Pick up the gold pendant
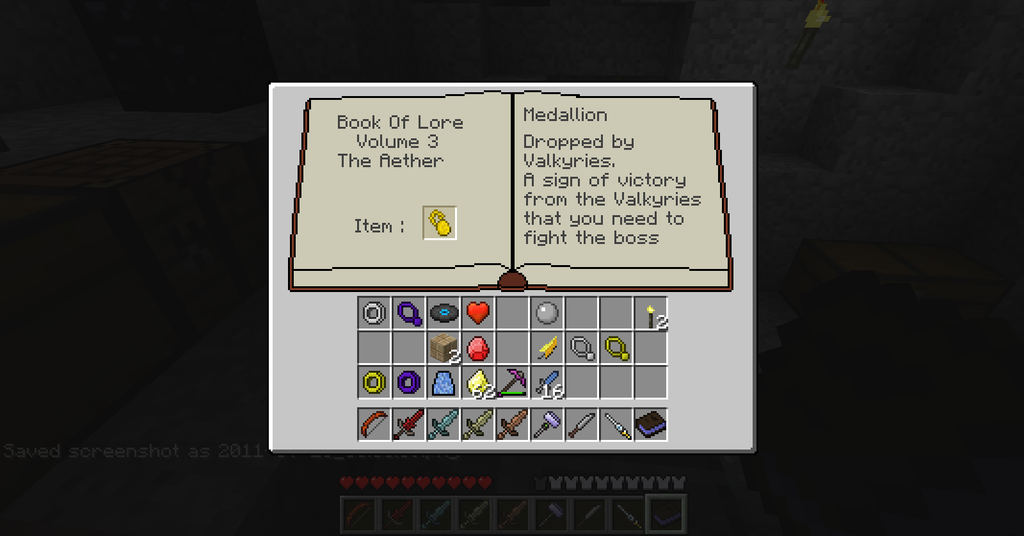The height and width of the screenshot is (536, 1024). coord(616,348)
